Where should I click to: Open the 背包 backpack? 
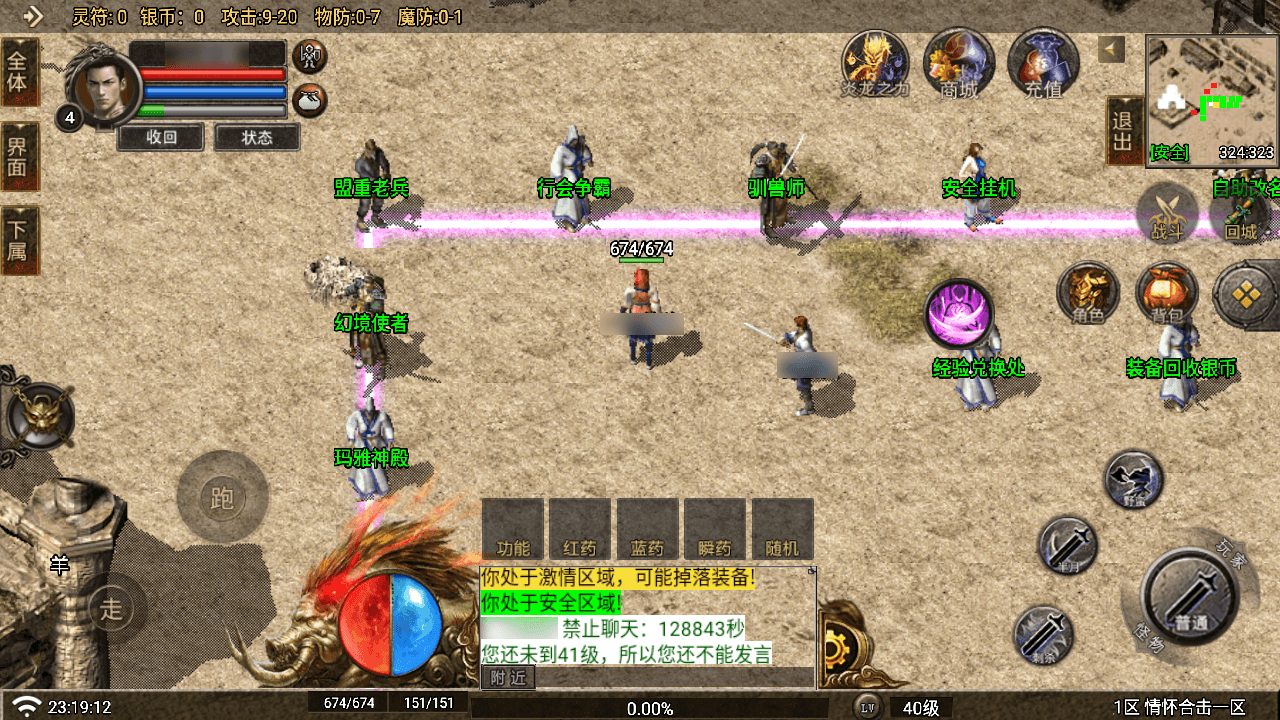[x=1166, y=294]
